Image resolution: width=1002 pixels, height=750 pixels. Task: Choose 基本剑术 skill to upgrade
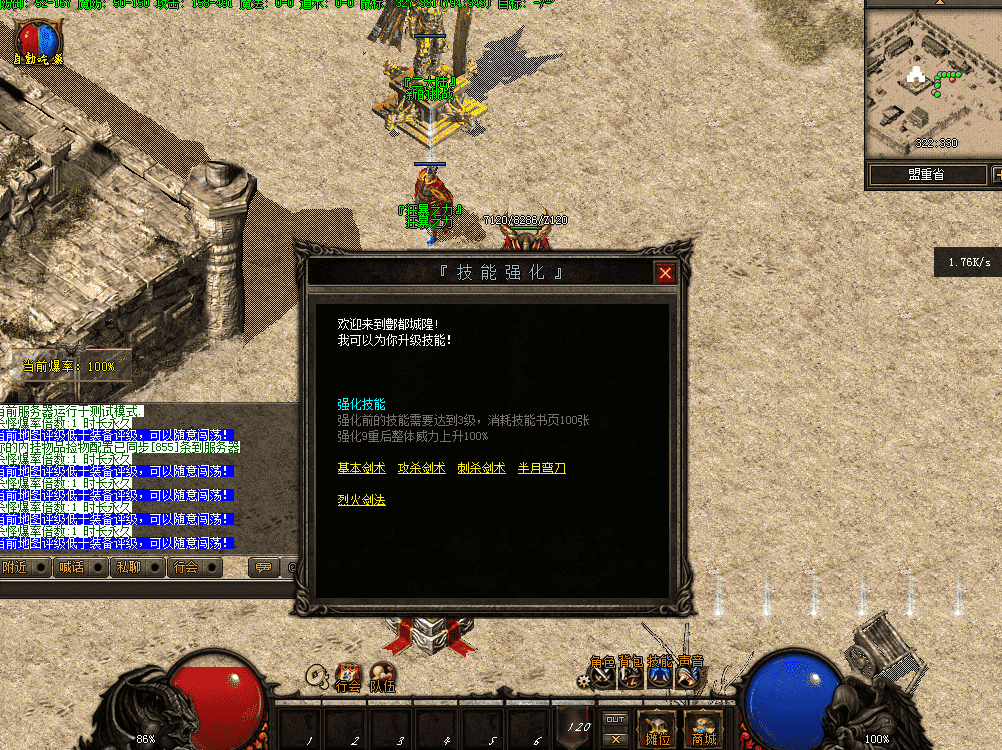(x=361, y=468)
